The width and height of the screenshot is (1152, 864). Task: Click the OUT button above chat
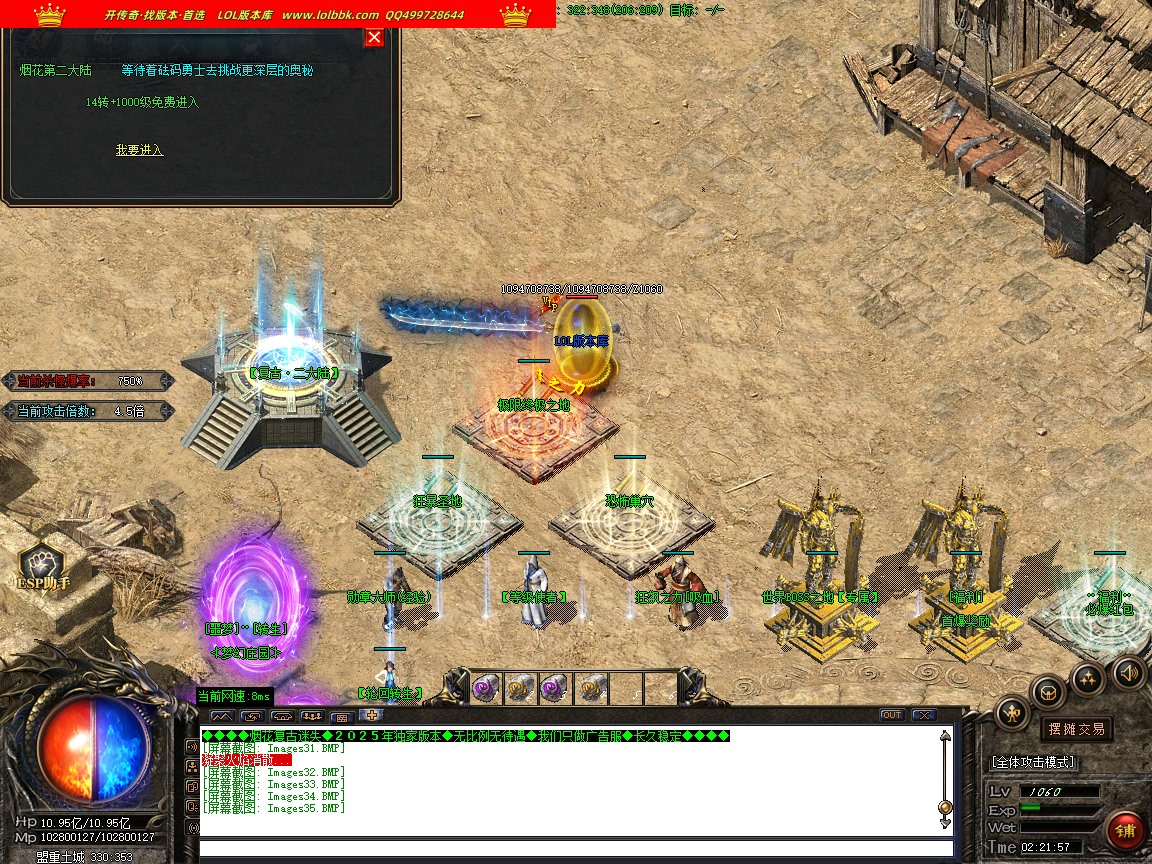[x=891, y=715]
